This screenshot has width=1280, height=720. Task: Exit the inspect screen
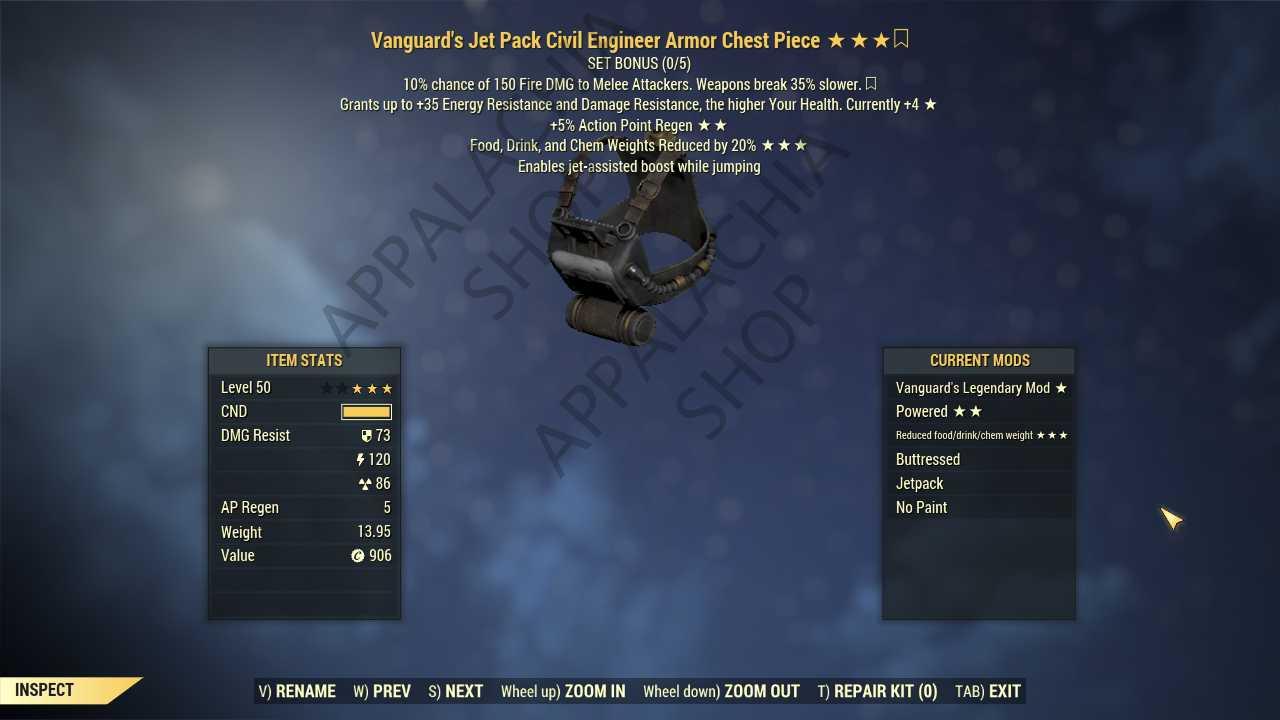(988, 691)
